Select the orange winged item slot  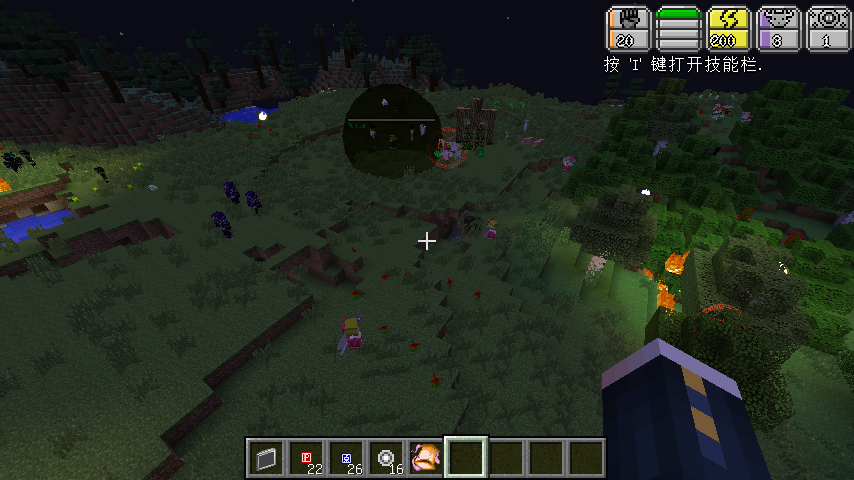click(426, 458)
